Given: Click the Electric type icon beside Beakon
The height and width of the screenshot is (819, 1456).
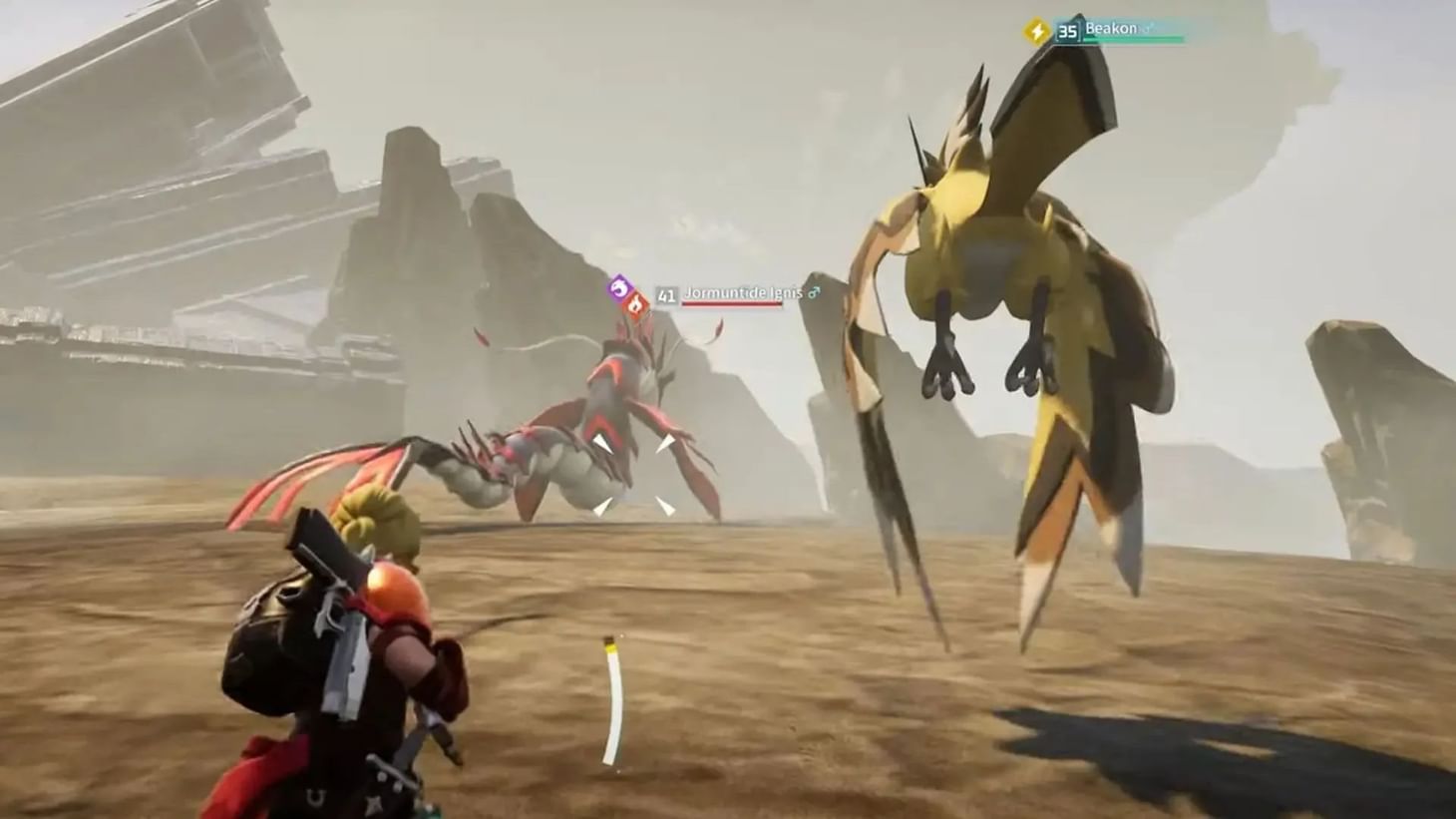Looking at the screenshot, I should pos(1036,29).
